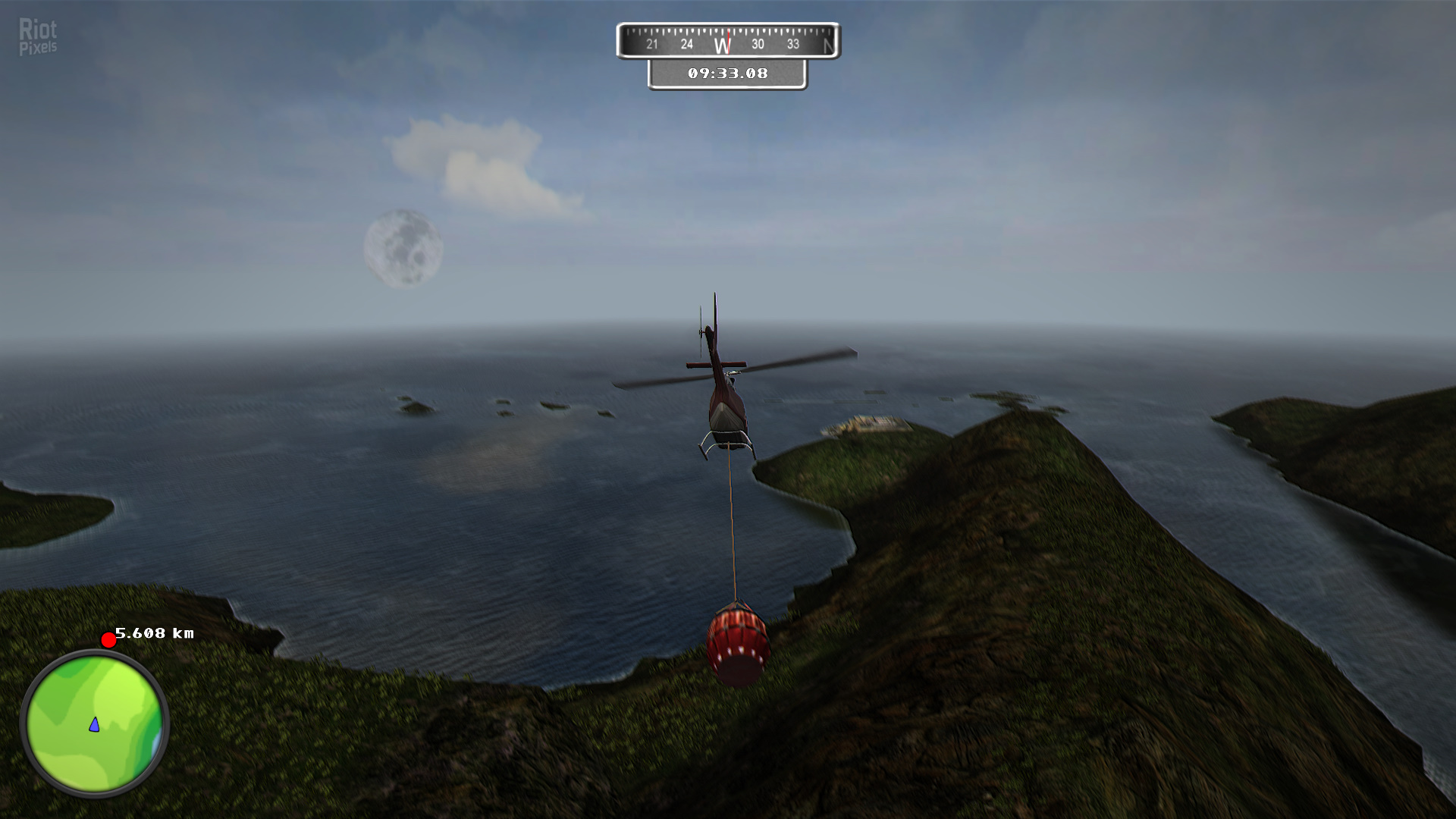Click the heading compass strip

728,42
